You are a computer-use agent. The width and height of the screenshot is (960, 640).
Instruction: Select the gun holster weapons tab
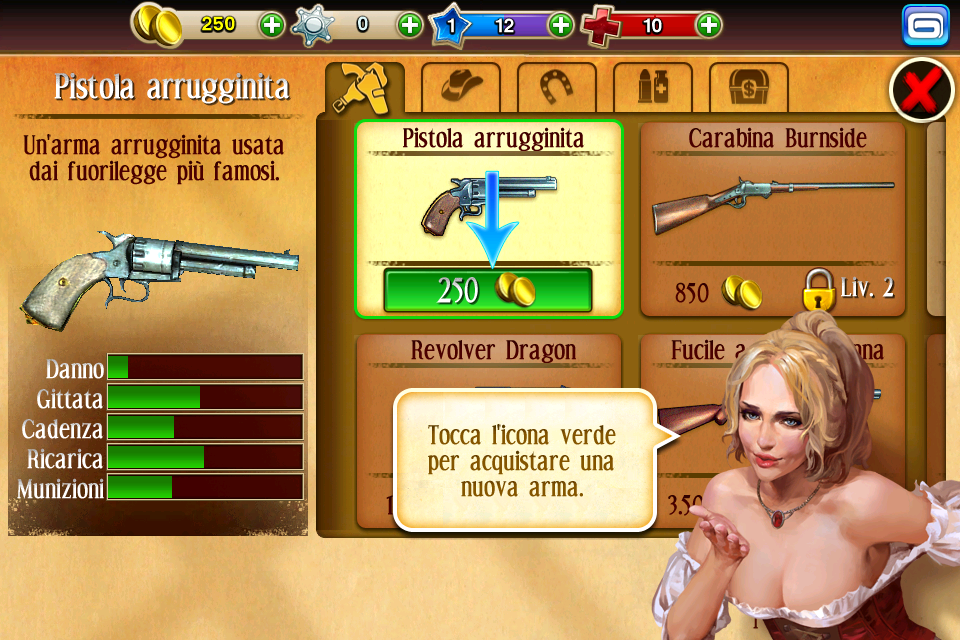tap(364, 88)
